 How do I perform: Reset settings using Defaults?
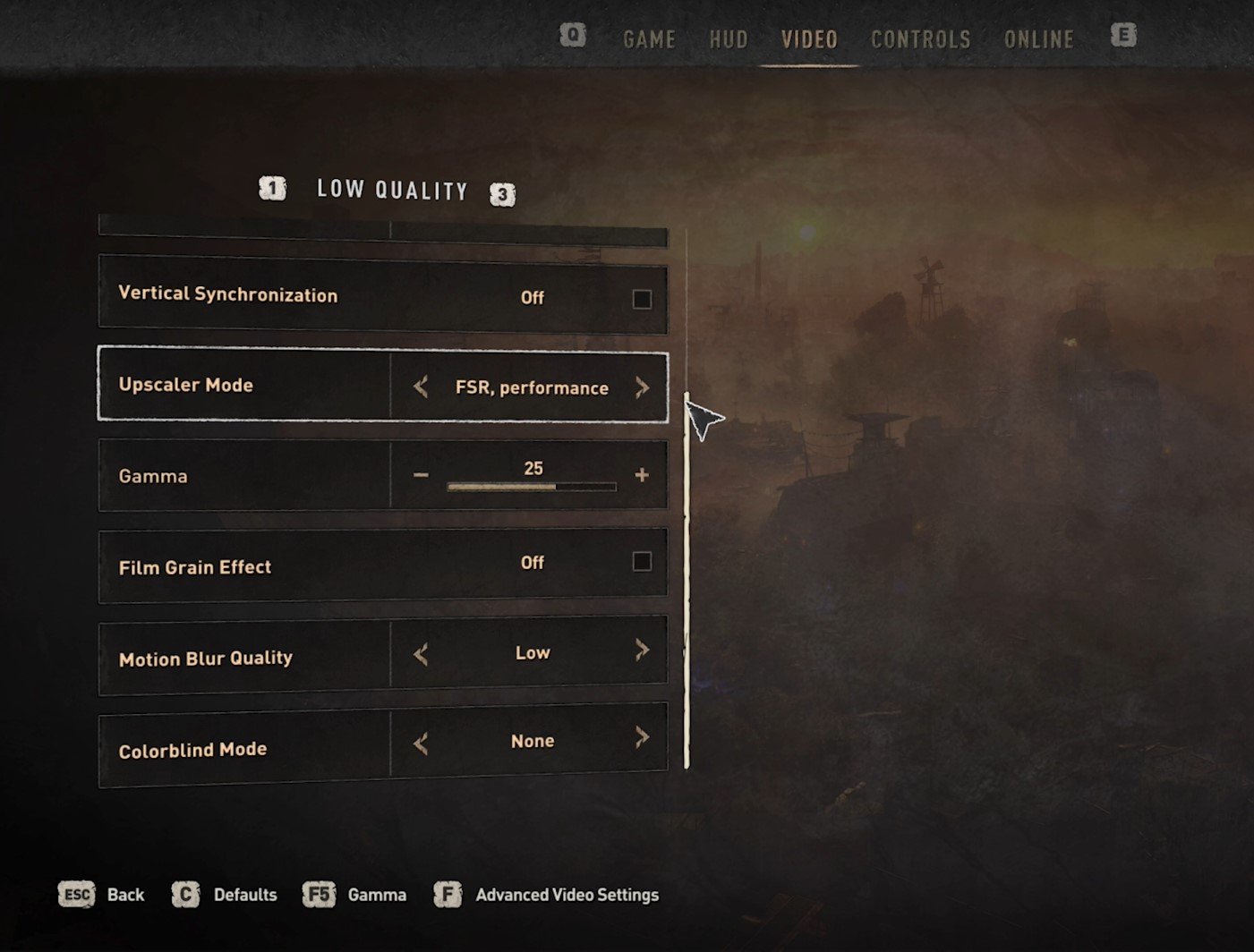coord(225,895)
